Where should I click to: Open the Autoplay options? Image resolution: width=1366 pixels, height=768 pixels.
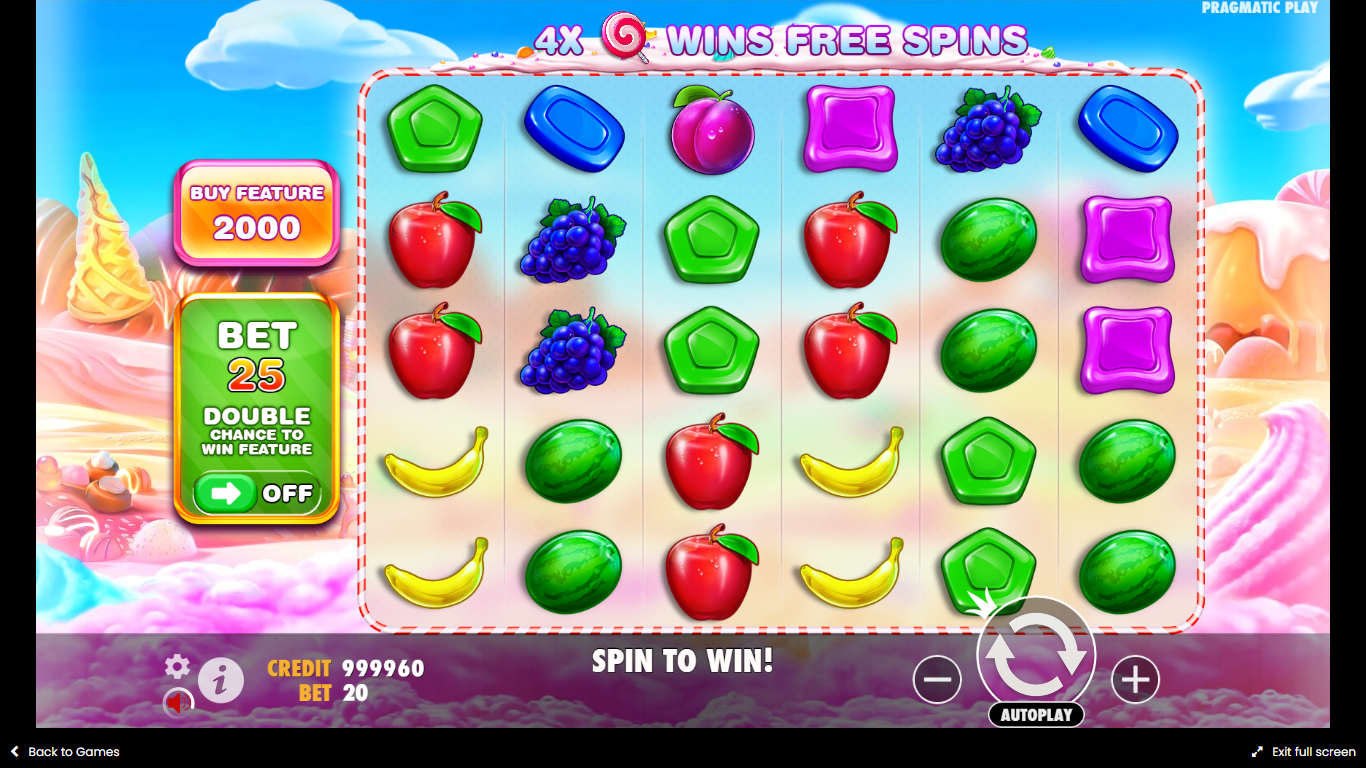point(1036,715)
